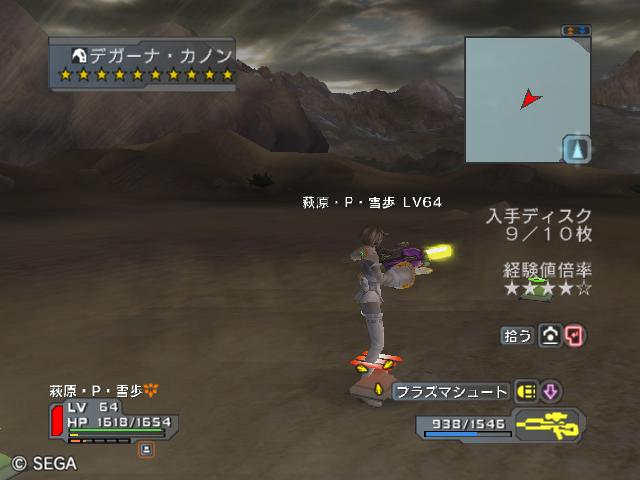Choose the プラズマシュート photon art label
This screenshot has width=640, height=480.
click(451, 392)
